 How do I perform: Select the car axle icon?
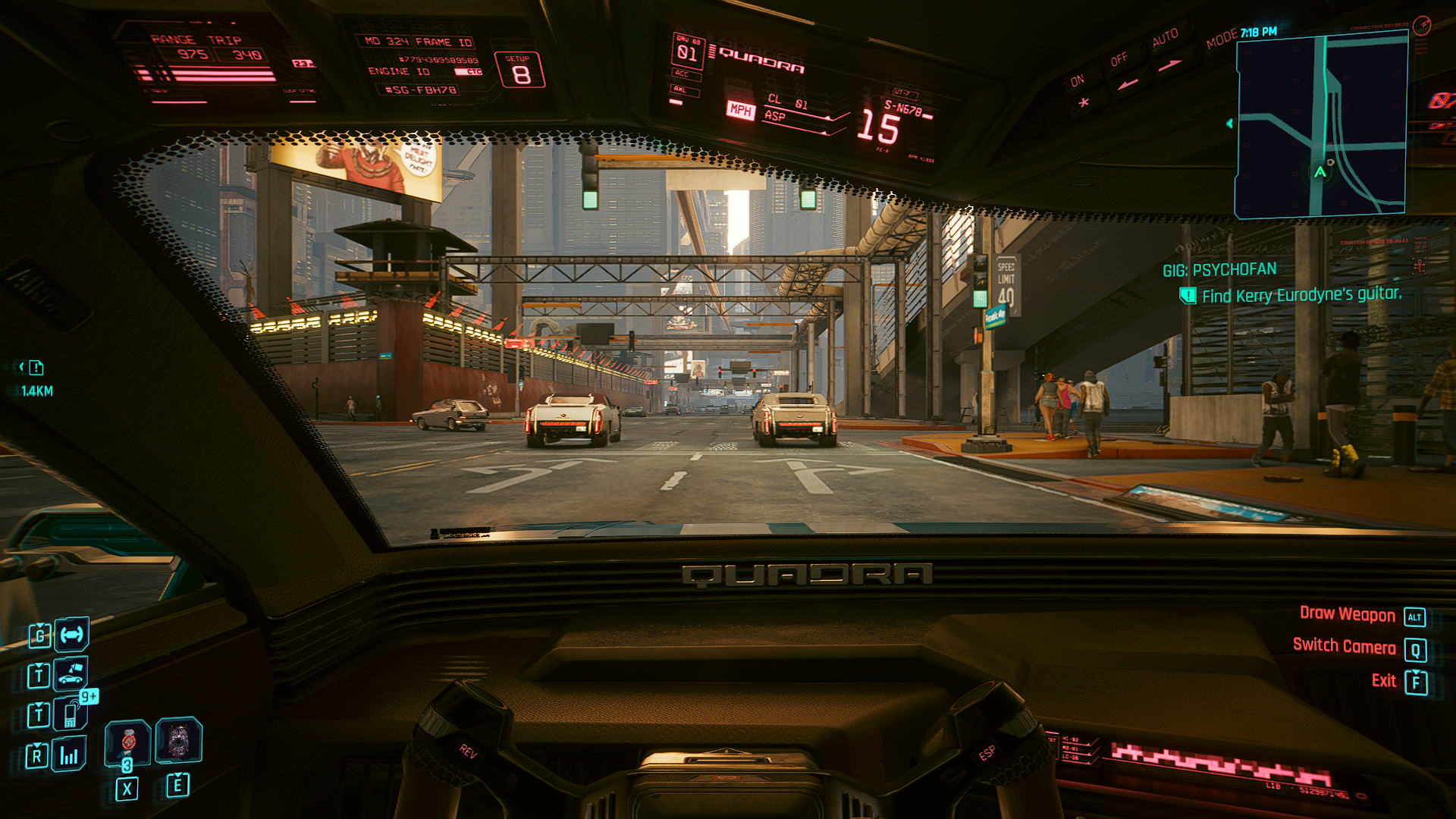(x=72, y=635)
